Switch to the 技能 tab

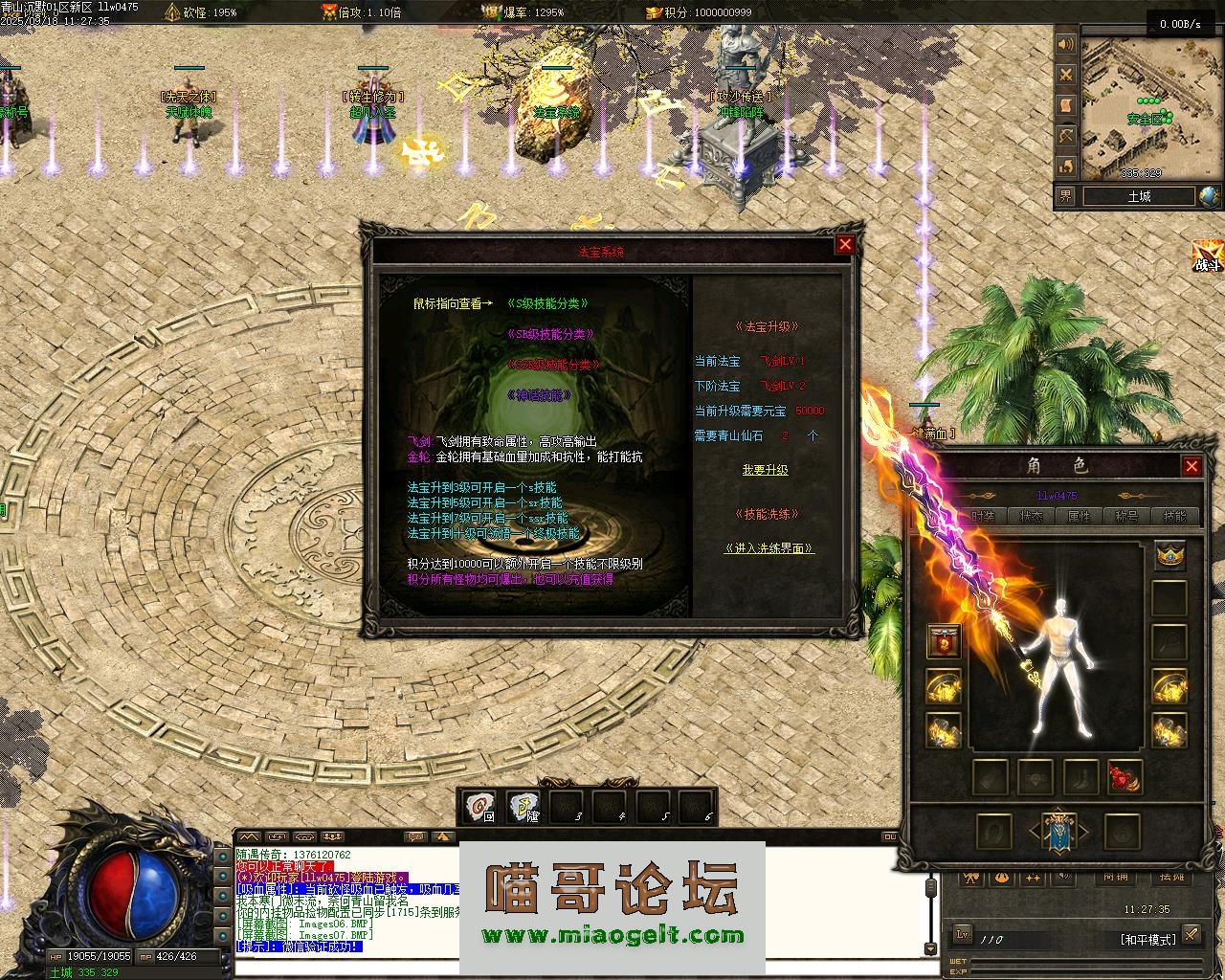[1174, 516]
